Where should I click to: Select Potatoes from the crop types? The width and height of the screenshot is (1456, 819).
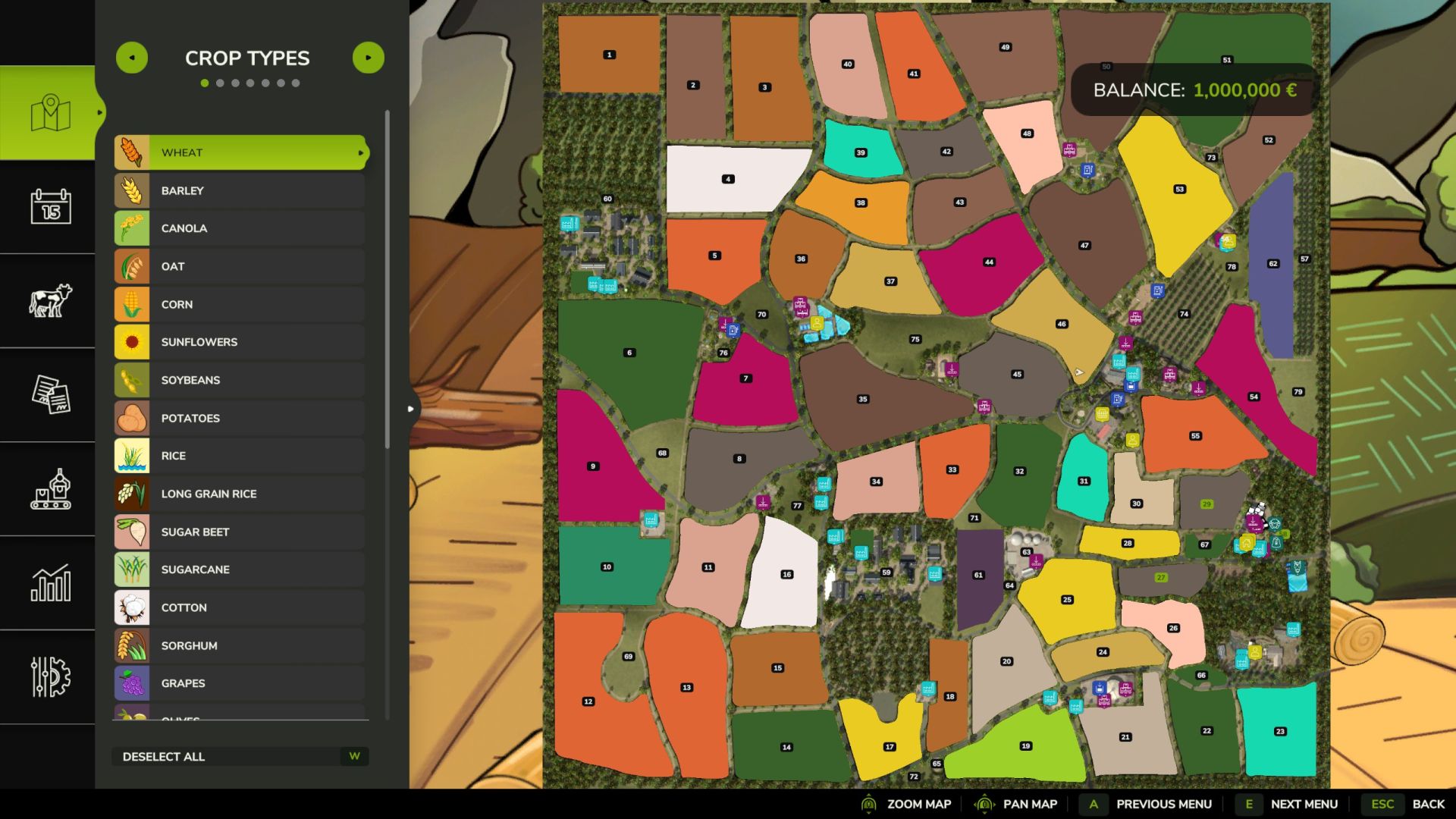pyautogui.click(x=241, y=418)
